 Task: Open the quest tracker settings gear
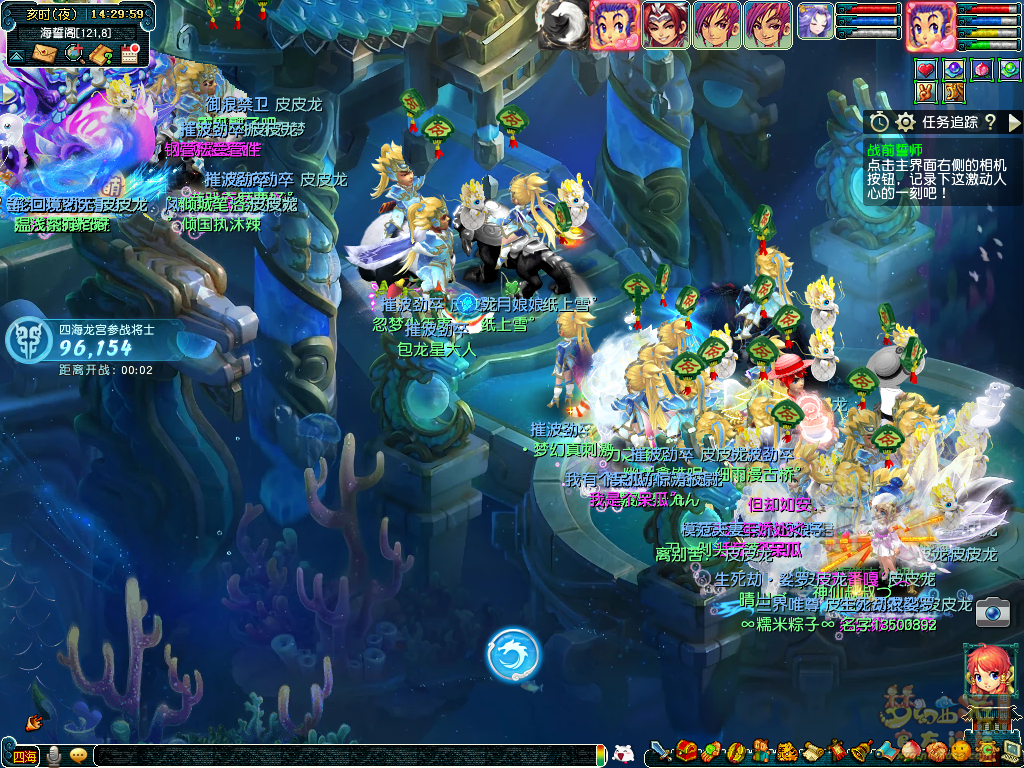(906, 122)
